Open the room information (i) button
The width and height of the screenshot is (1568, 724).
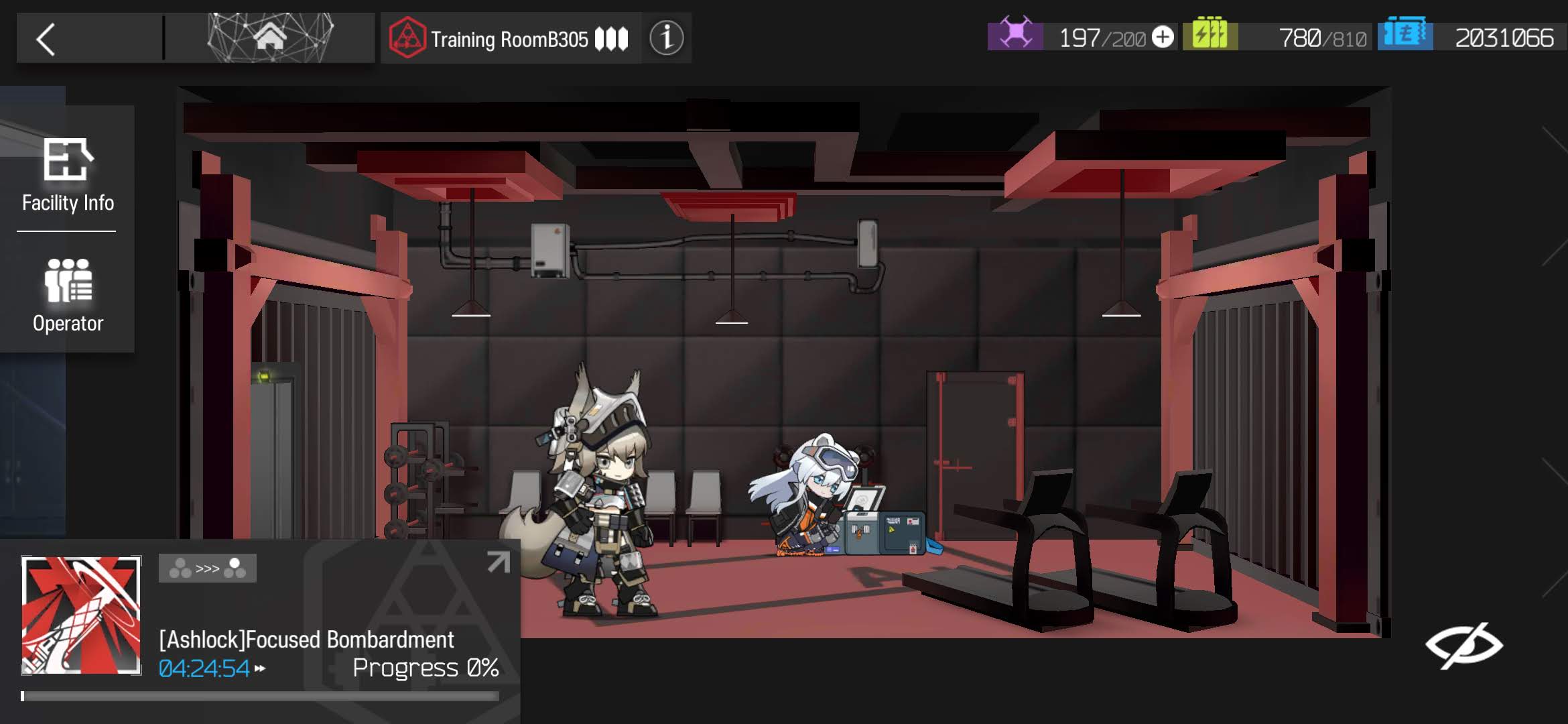pos(666,38)
